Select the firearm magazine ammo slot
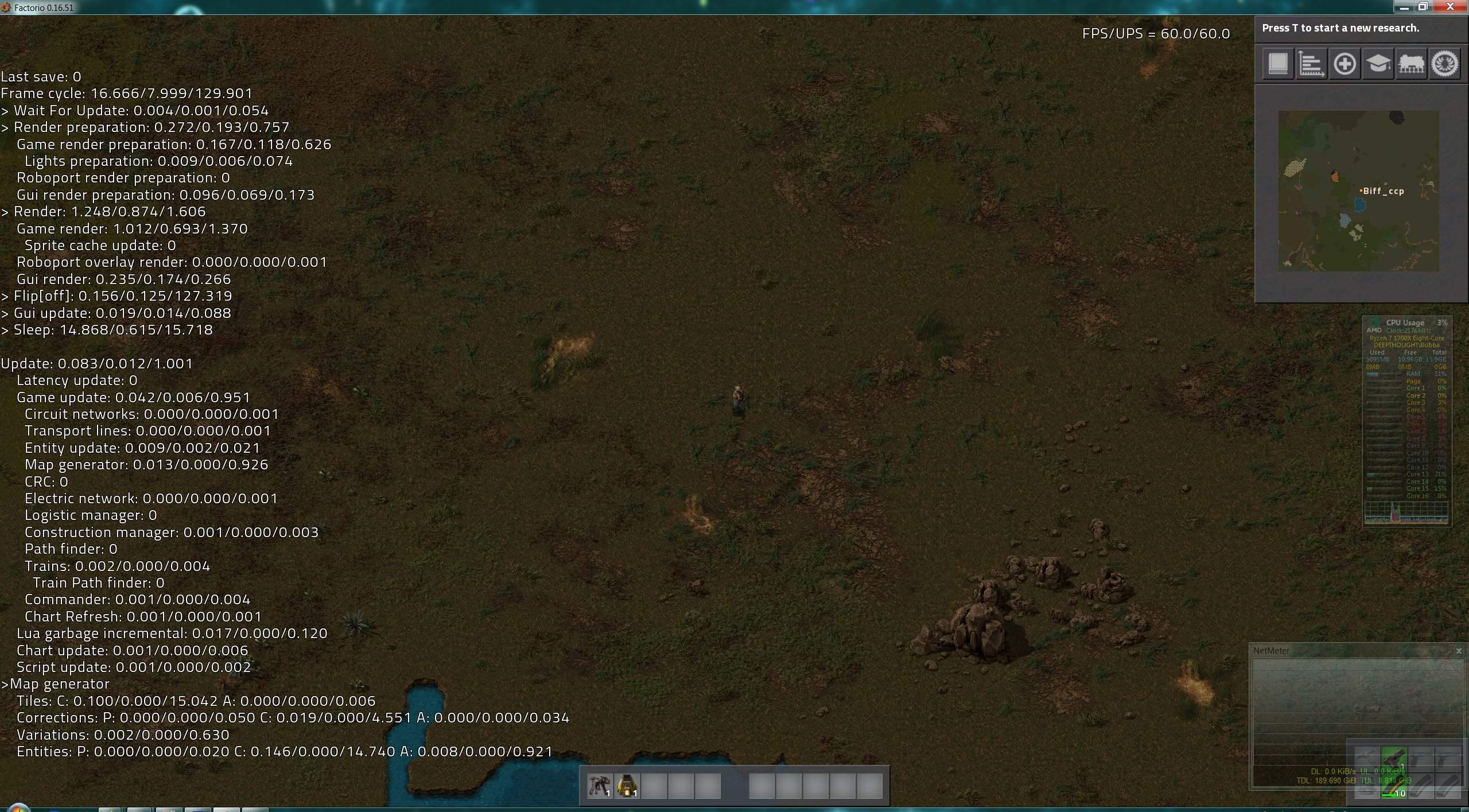The width and height of the screenshot is (1469, 812). click(1393, 787)
